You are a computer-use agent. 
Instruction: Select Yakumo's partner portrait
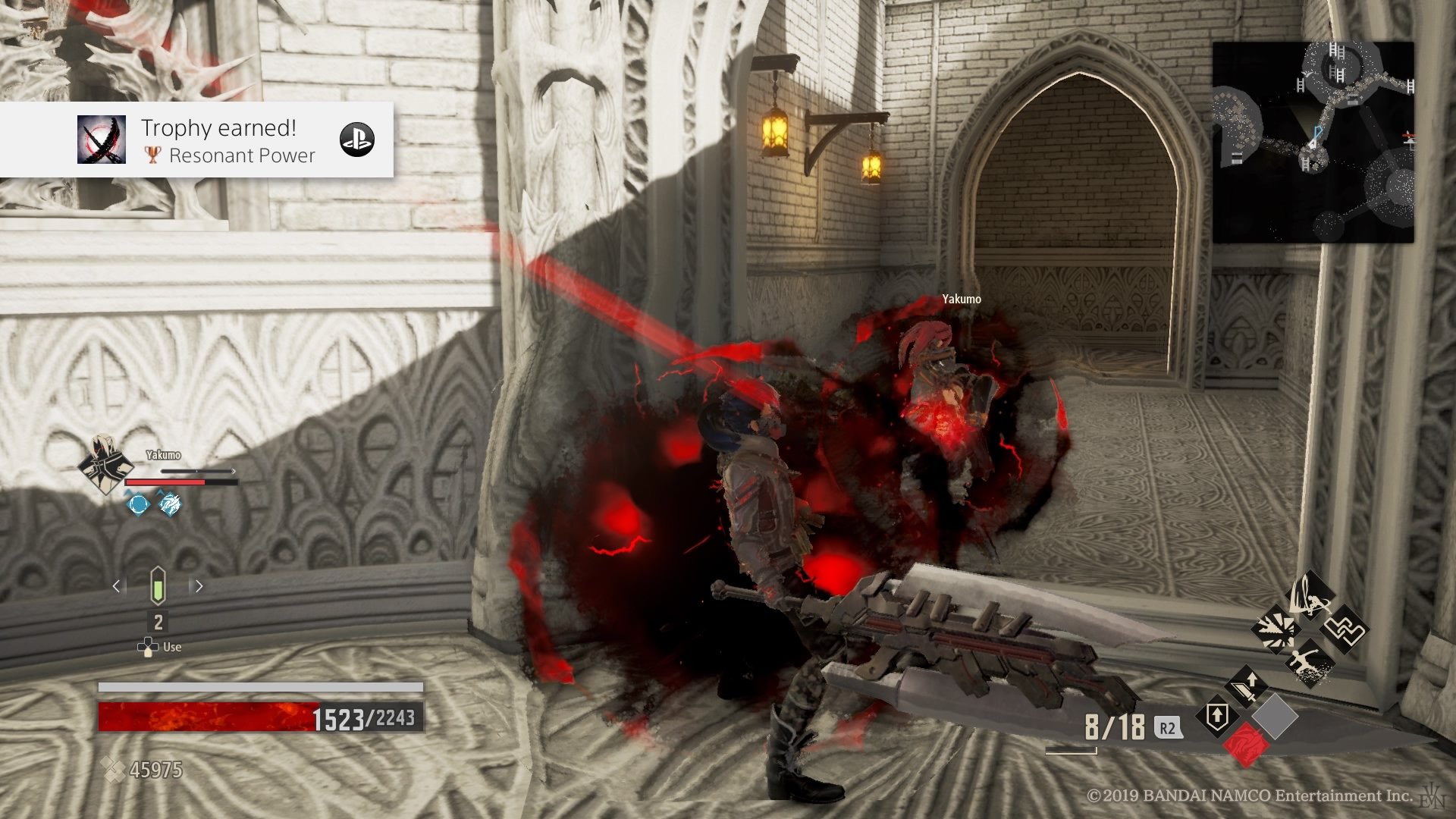[104, 464]
